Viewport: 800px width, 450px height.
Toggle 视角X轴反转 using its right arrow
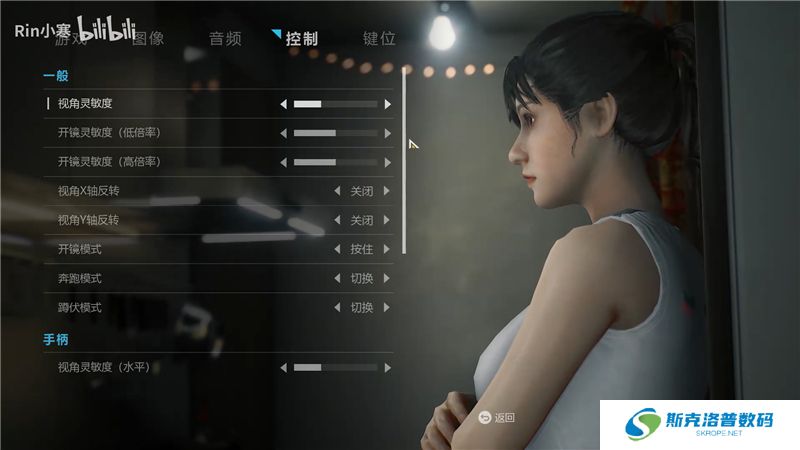tap(387, 191)
